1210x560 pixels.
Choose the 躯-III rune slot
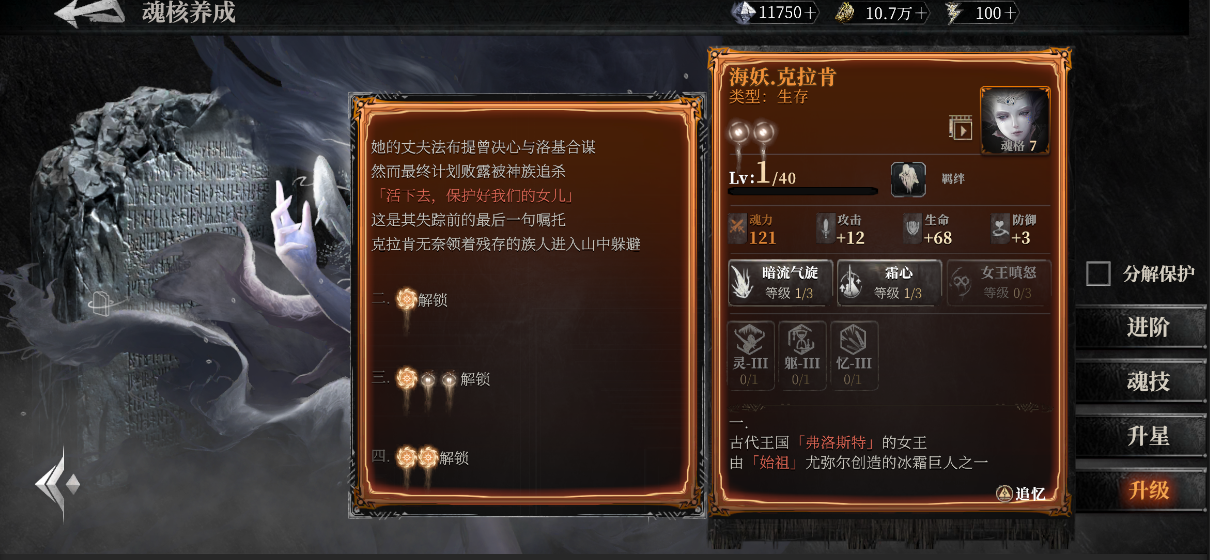click(x=802, y=354)
